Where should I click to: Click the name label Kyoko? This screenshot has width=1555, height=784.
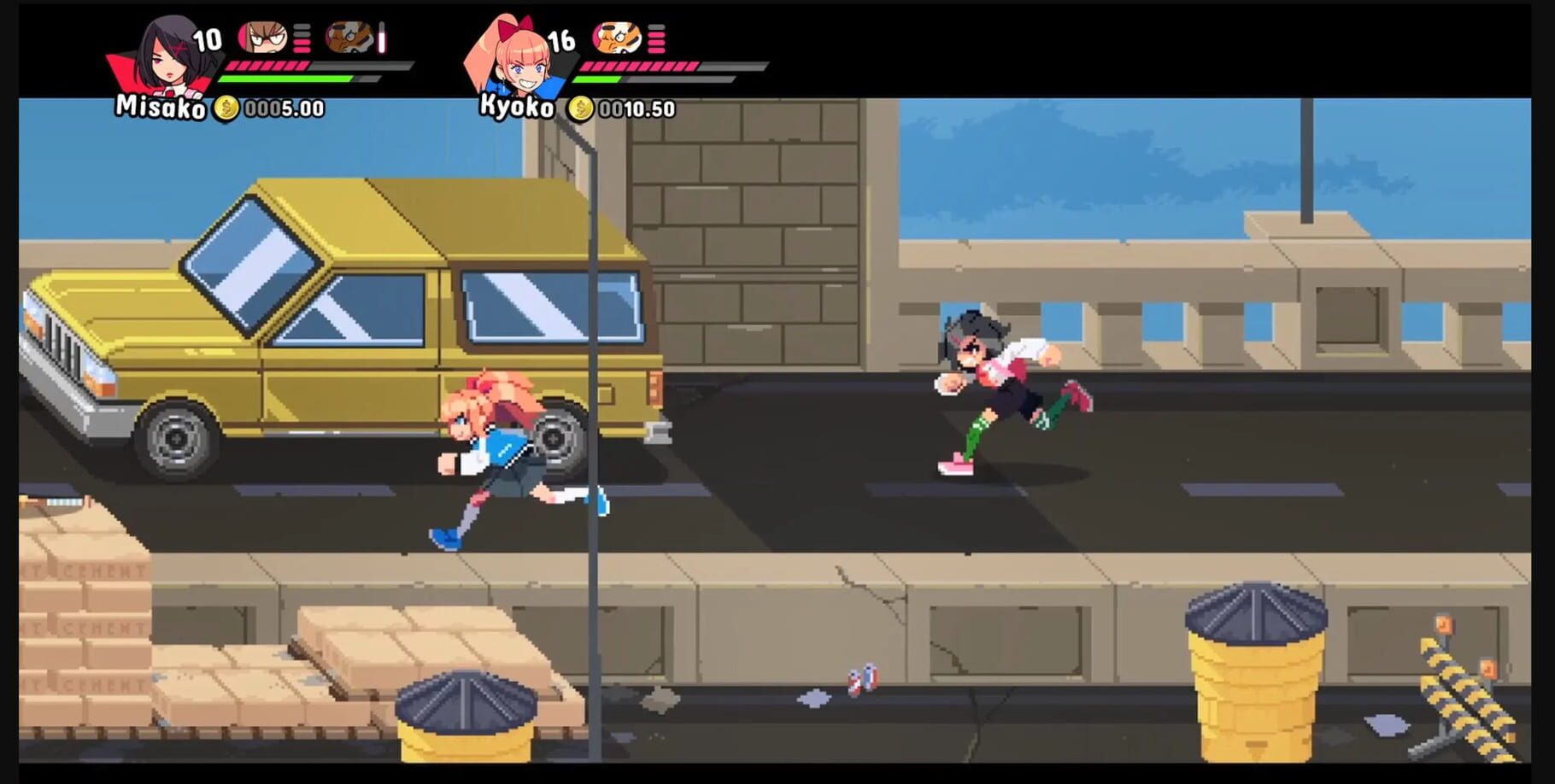518,107
